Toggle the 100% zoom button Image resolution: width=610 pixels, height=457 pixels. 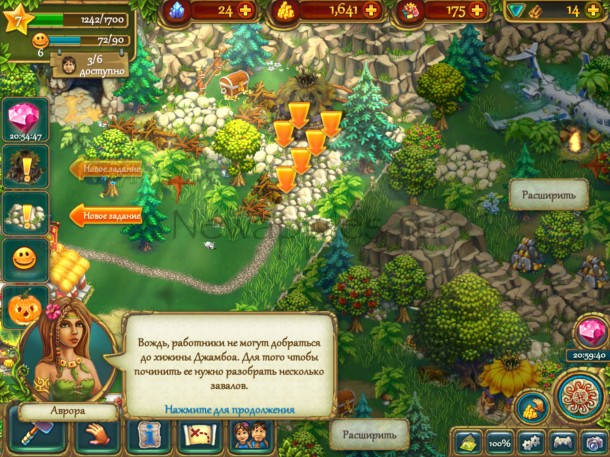coord(495,441)
